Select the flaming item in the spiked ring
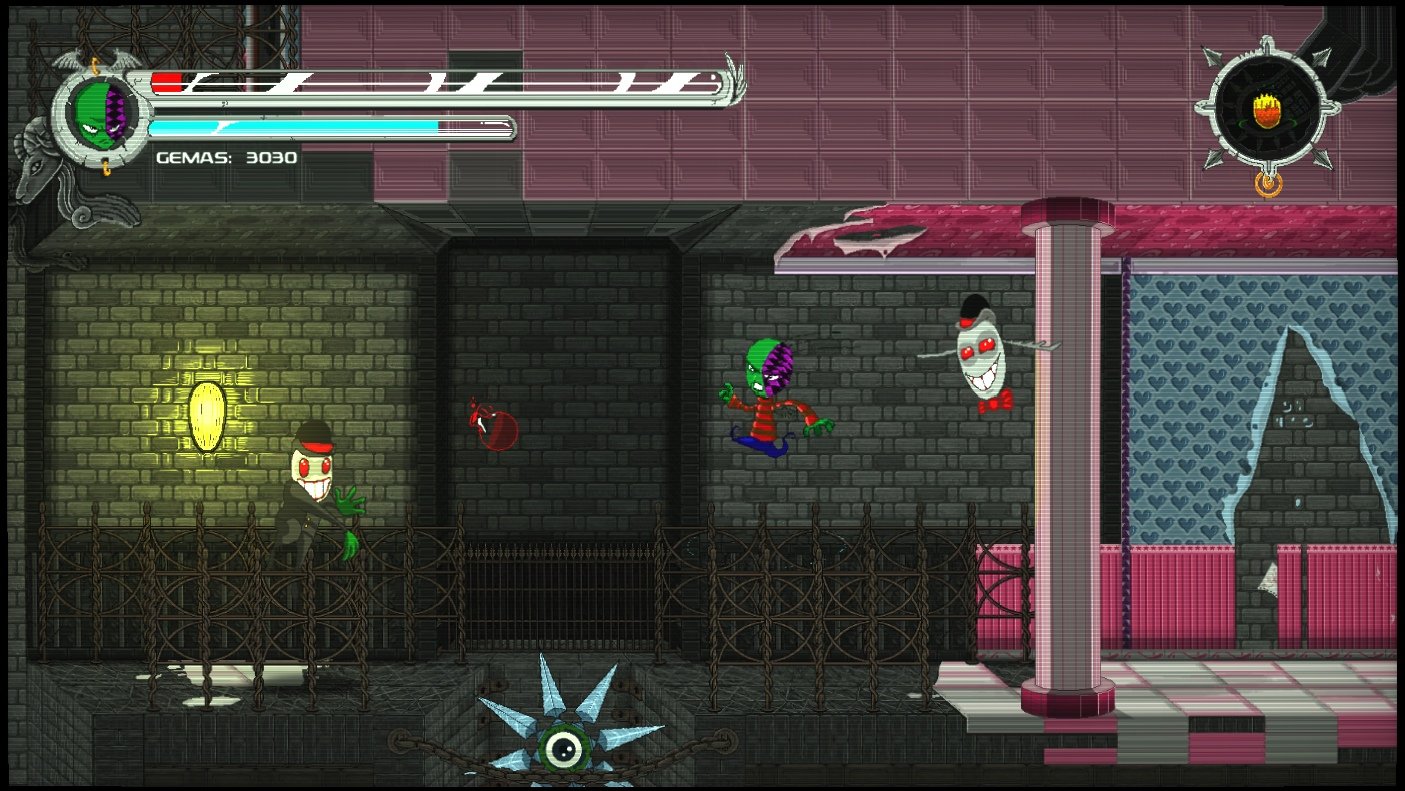Viewport: 1405px width, 791px height. 1267,109
